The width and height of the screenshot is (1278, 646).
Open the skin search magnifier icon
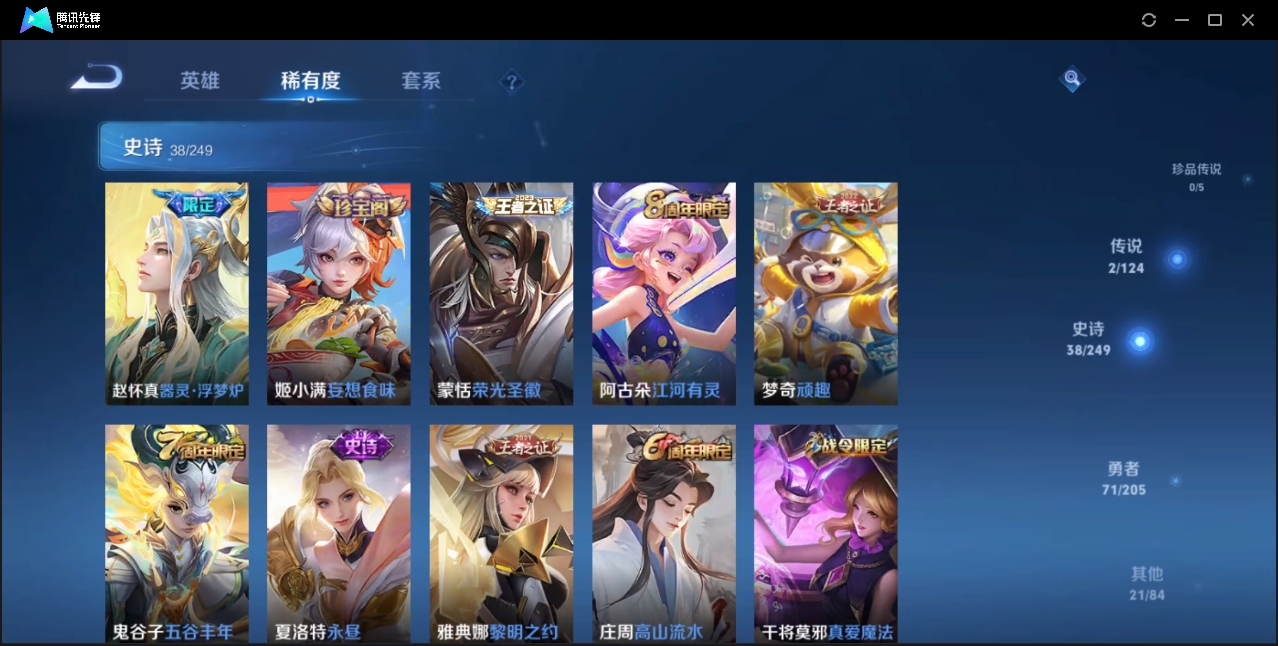tap(1071, 78)
